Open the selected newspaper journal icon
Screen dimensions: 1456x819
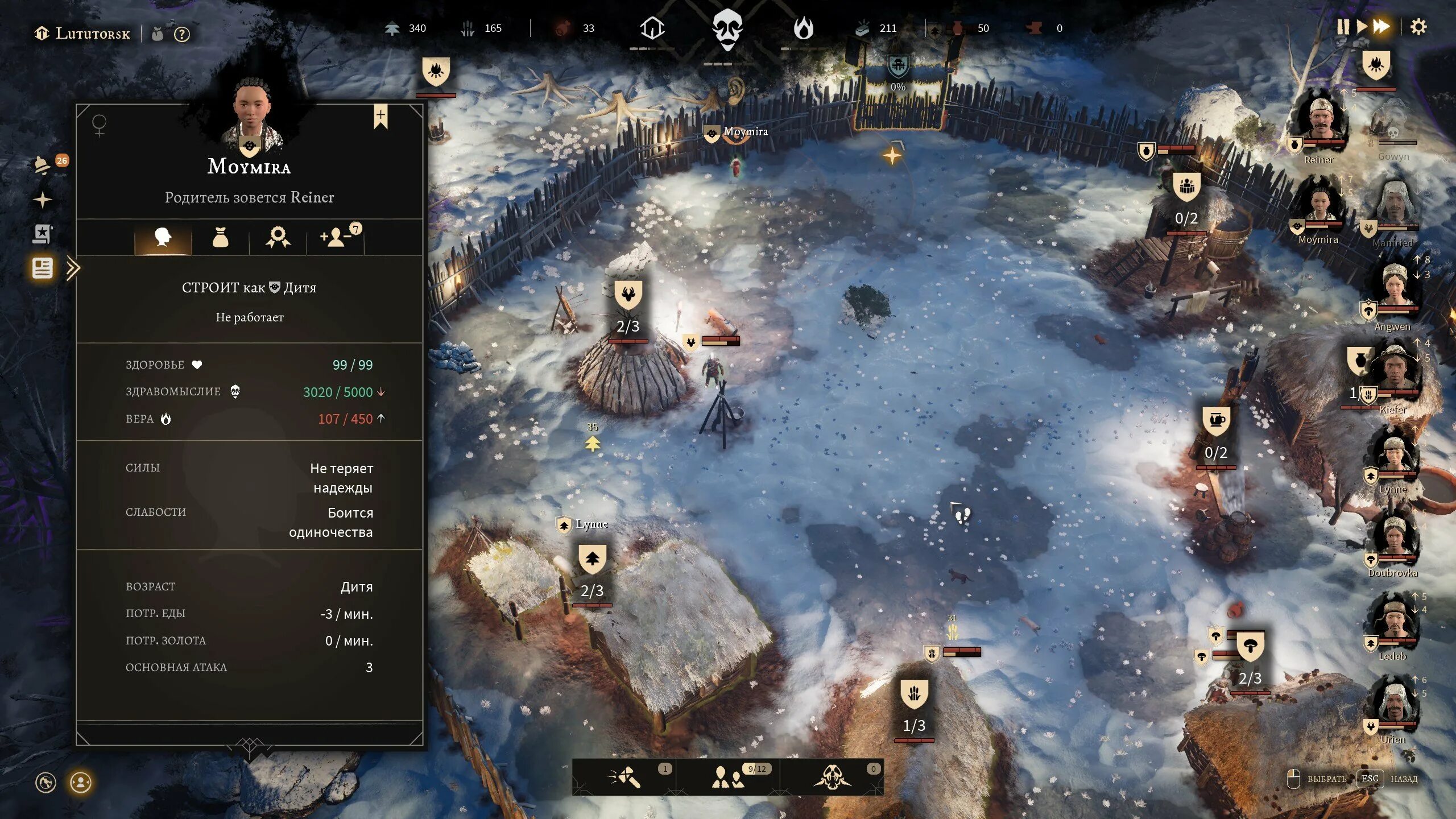click(x=43, y=268)
